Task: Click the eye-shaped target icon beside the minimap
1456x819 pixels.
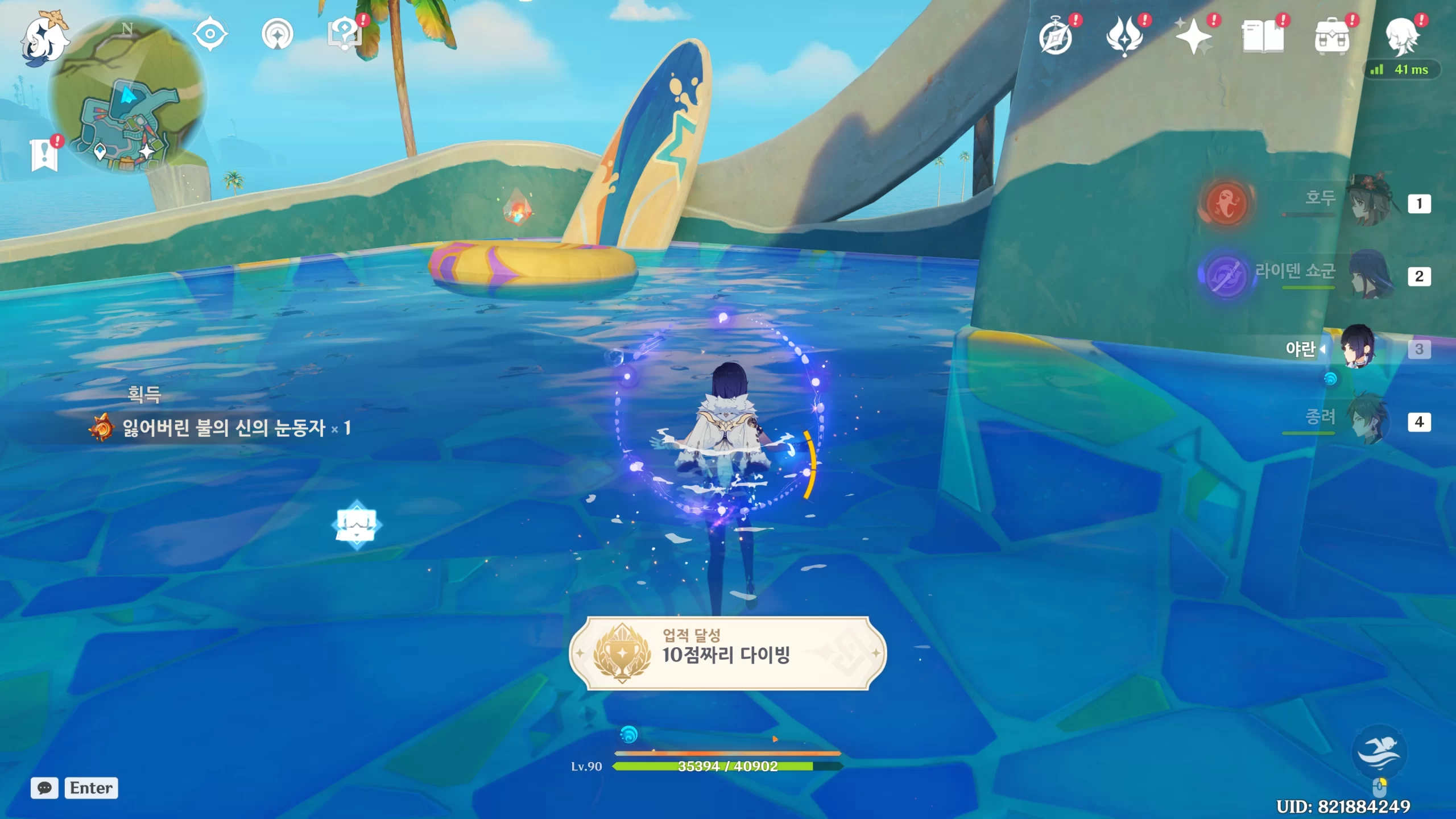Action: click(x=210, y=34)
